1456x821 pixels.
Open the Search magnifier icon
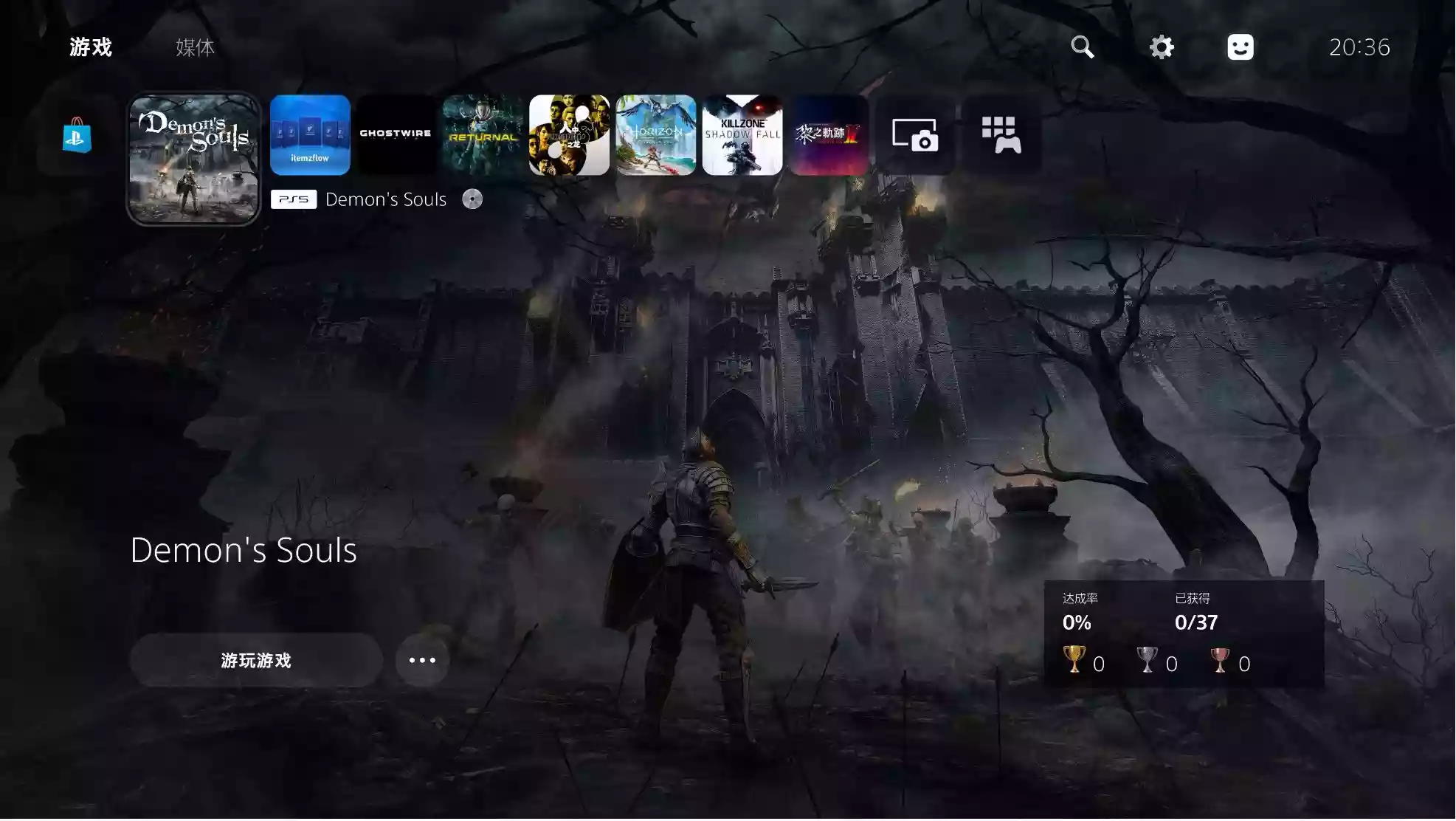pos(1082,47)
